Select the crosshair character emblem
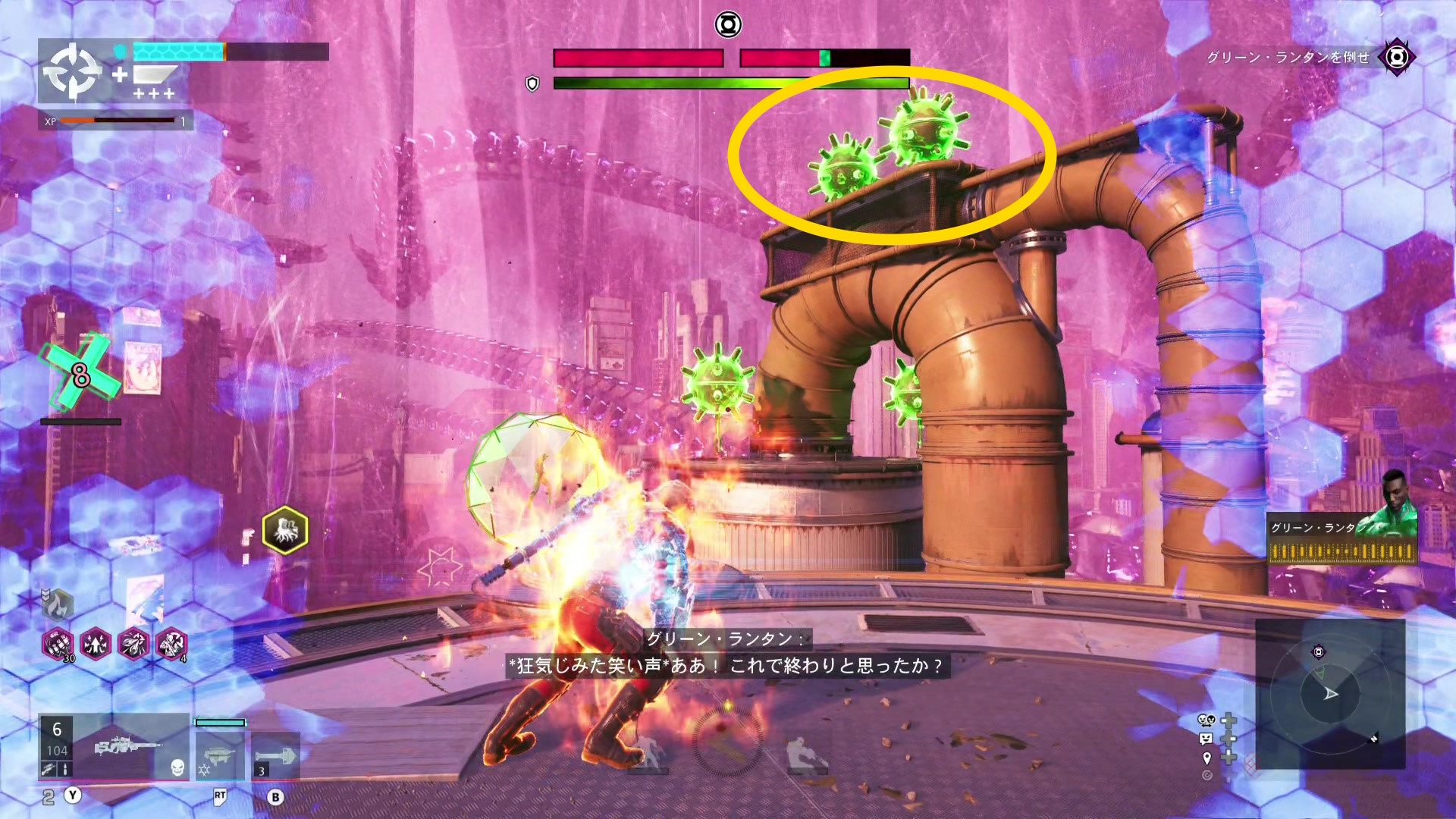The height and width of the screenshot is (819, 1456). coord(72,71)
